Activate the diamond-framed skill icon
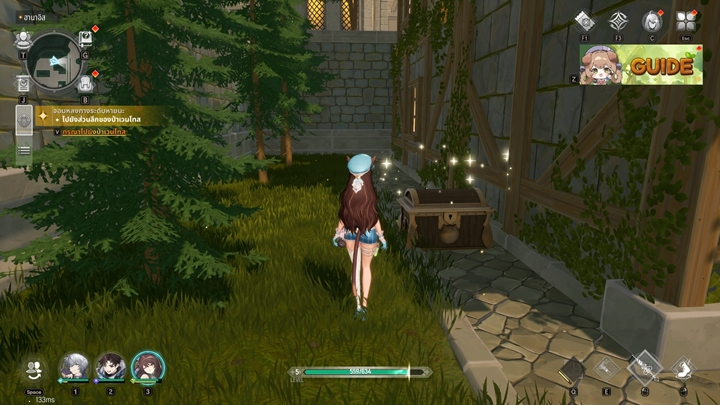 (645, 366)
